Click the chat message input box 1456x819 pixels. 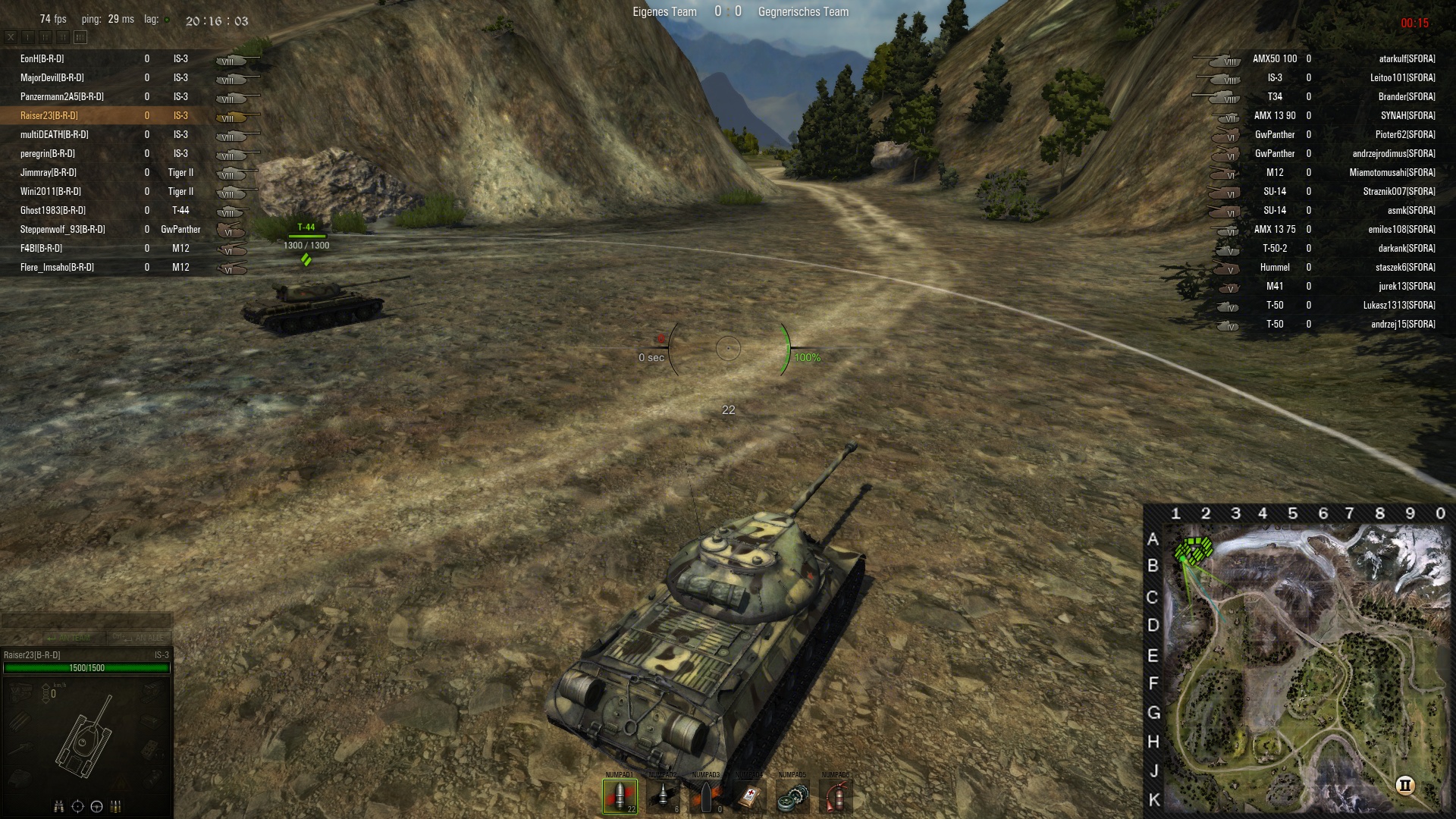tap(86, 620)
